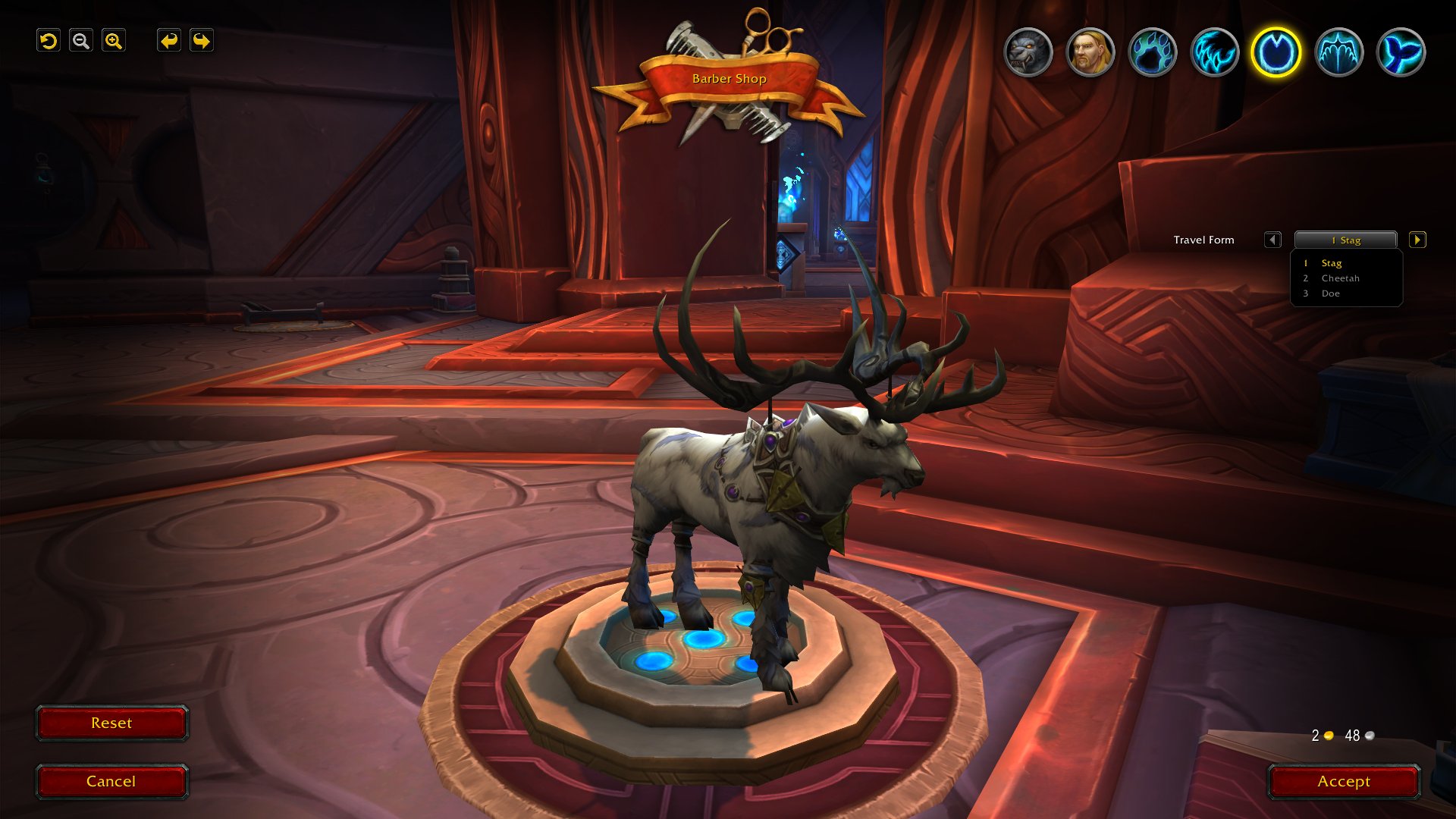Choose Doe from the Travel Form list

coord(1330,293)
